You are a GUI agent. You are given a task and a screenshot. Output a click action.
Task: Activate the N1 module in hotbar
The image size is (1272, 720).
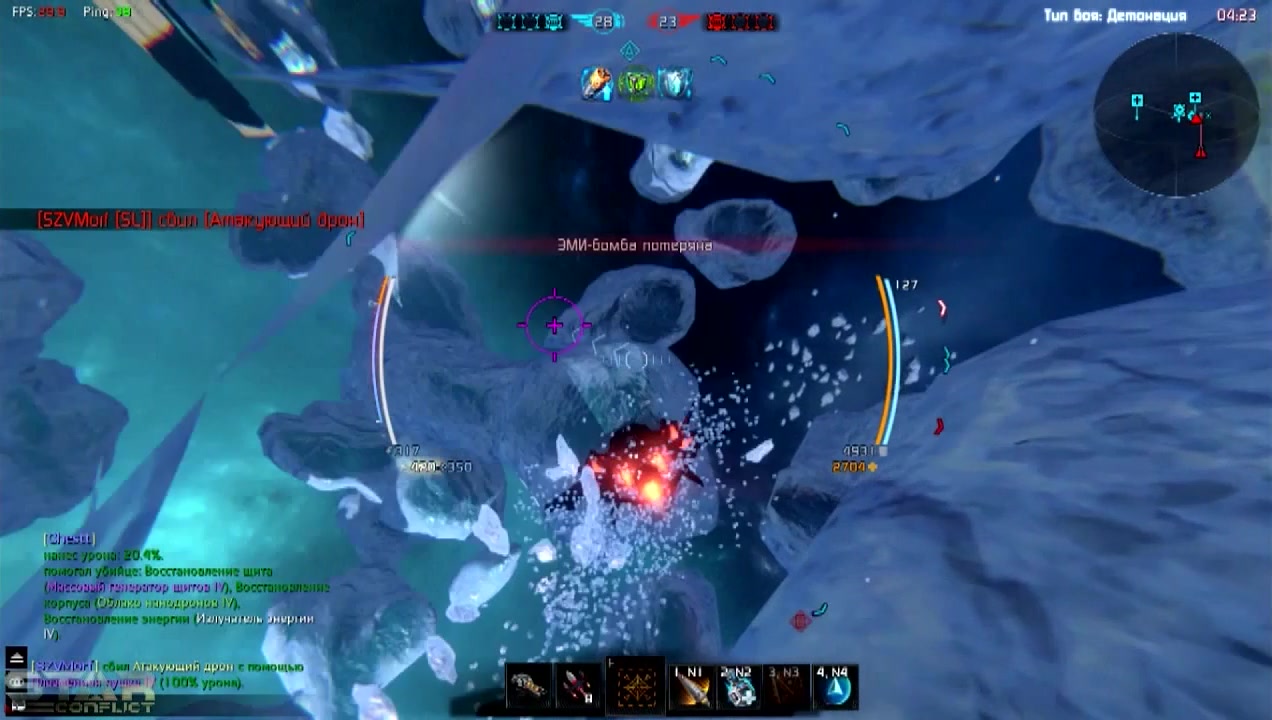click(691, 687)
